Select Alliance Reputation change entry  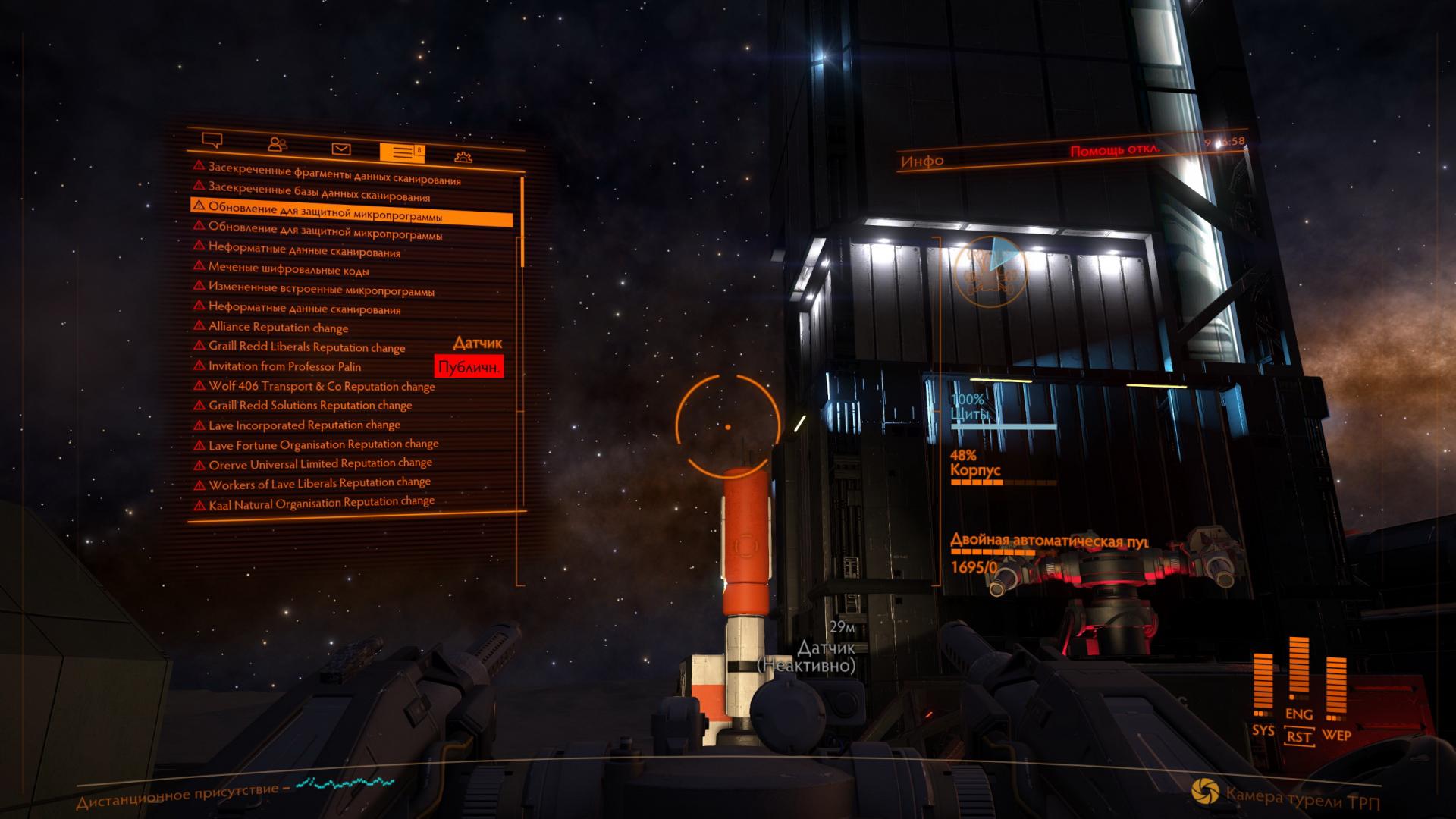278,327
